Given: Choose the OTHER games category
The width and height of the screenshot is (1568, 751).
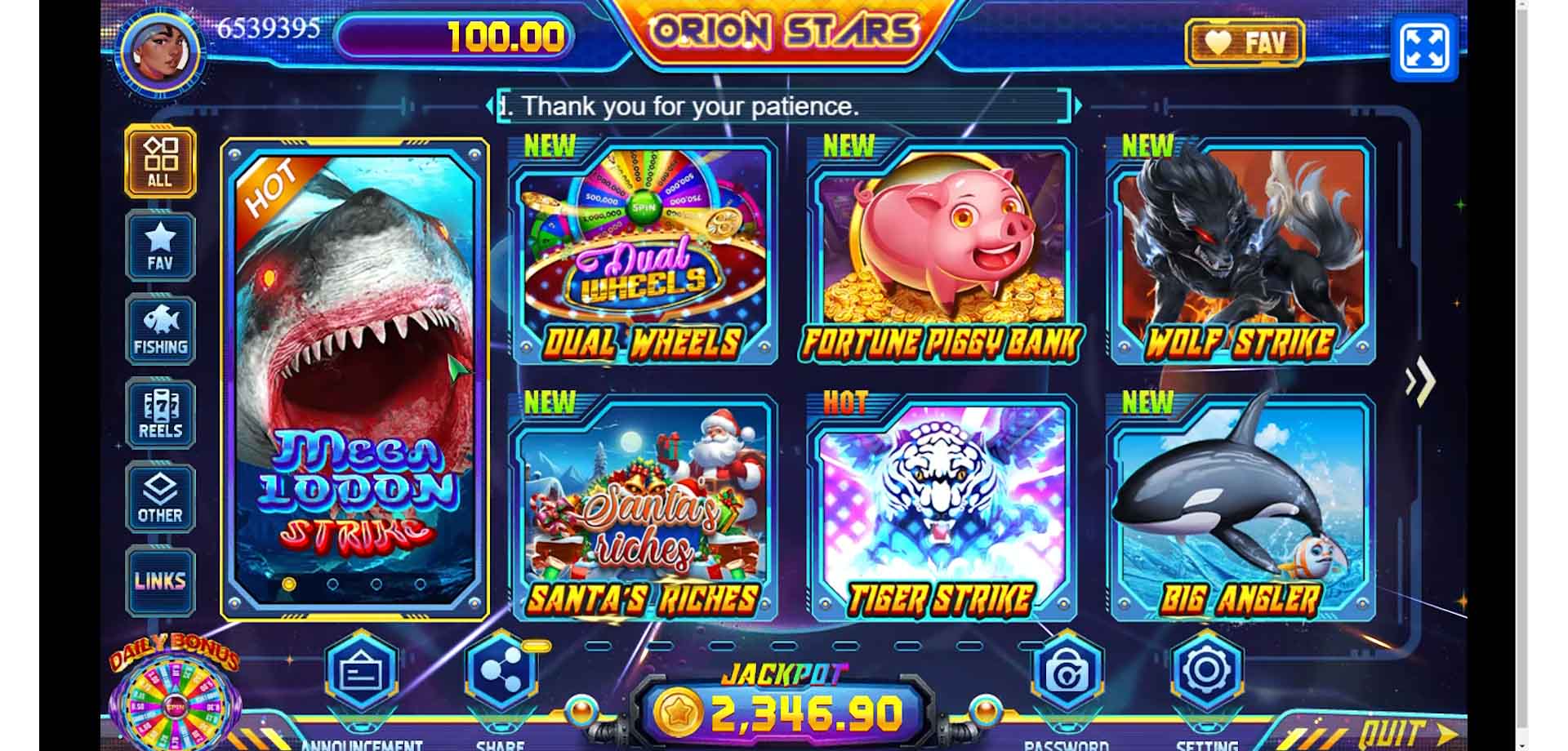Looking at the screenshot, I should pos(160,498).
